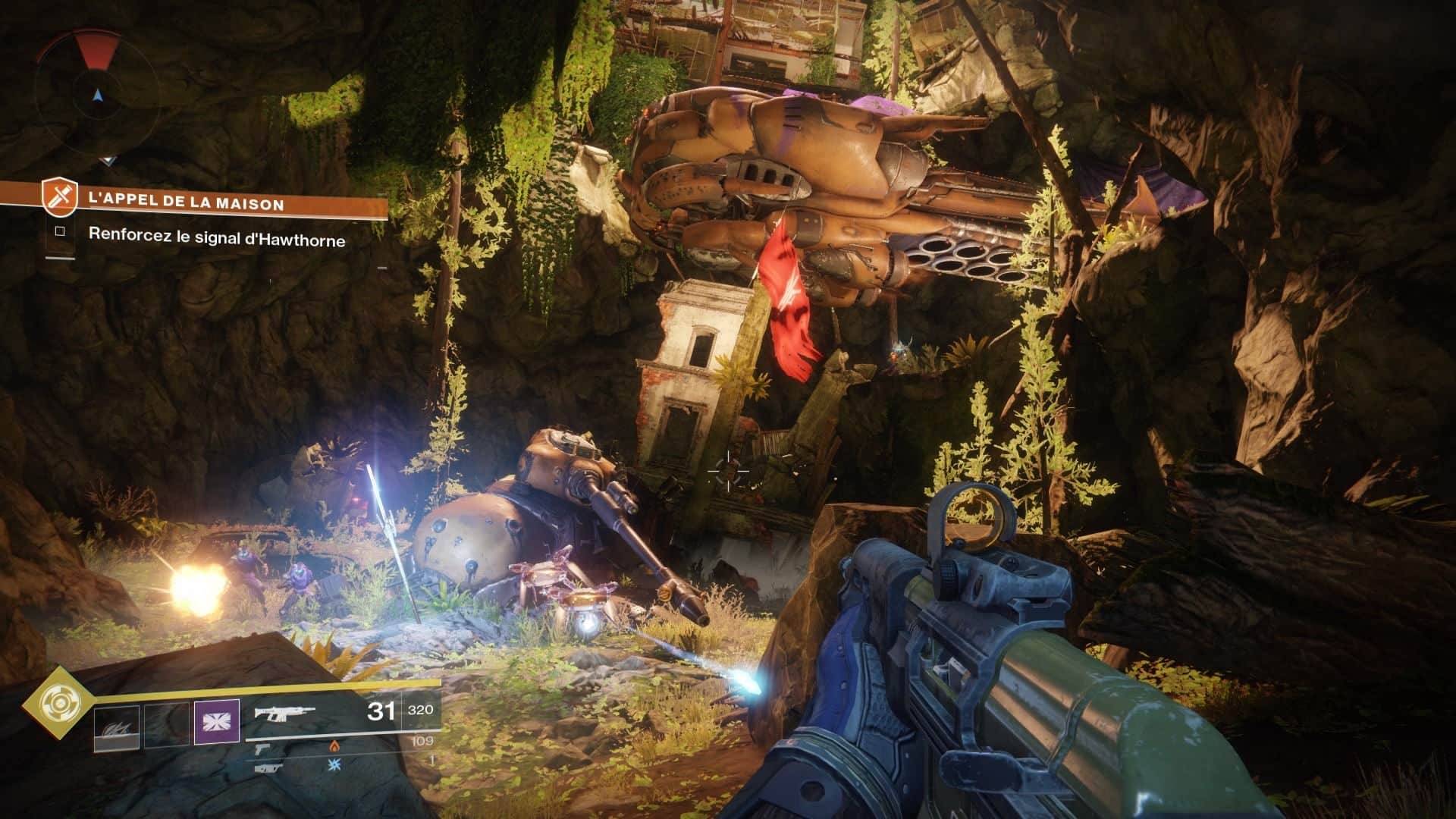The image size is (1456, 819).
Task: Select the equipped auto rifle icon
Action: tap(284, 712)
